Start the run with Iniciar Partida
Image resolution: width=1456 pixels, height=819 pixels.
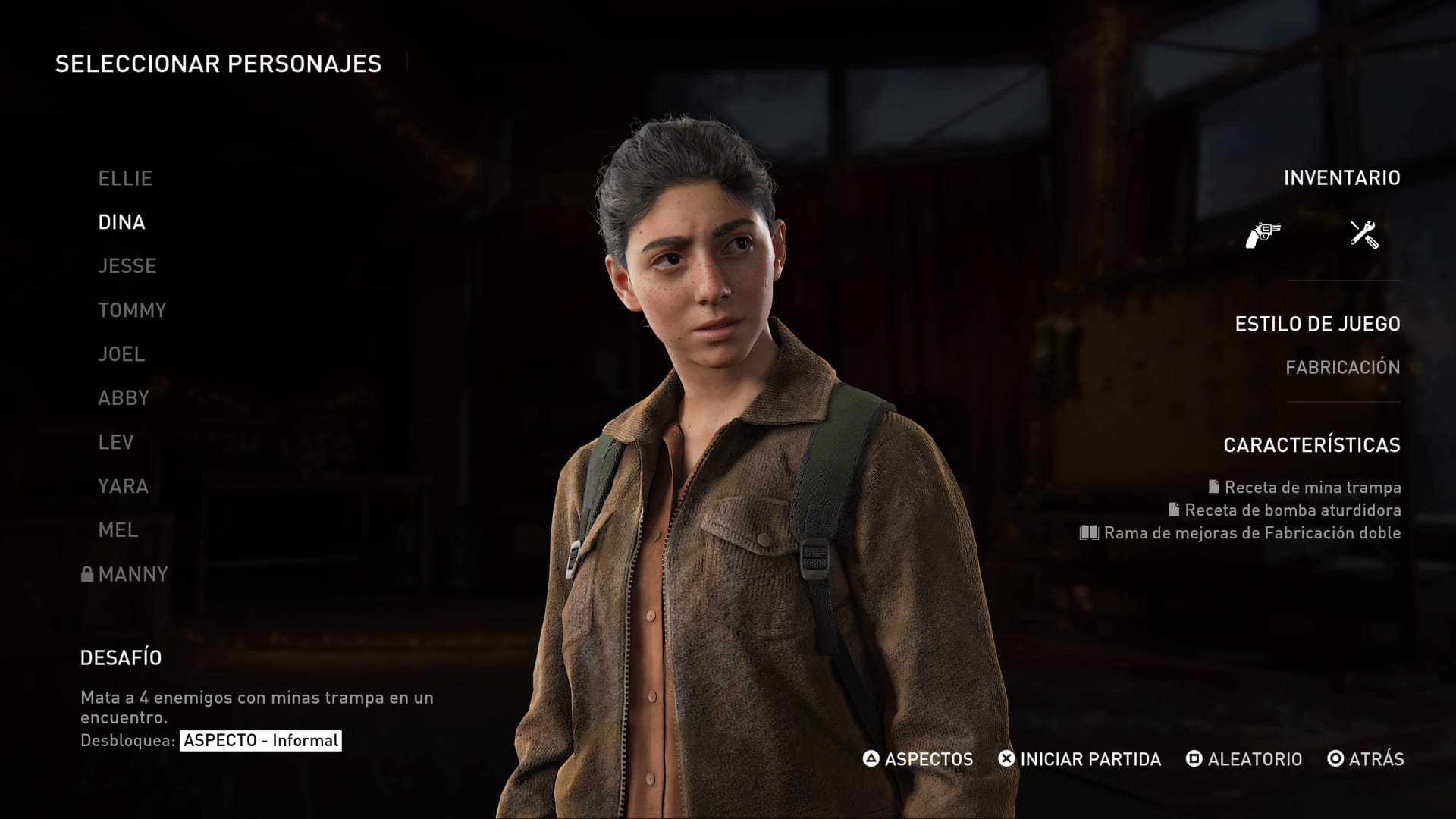click(1080, 759)
